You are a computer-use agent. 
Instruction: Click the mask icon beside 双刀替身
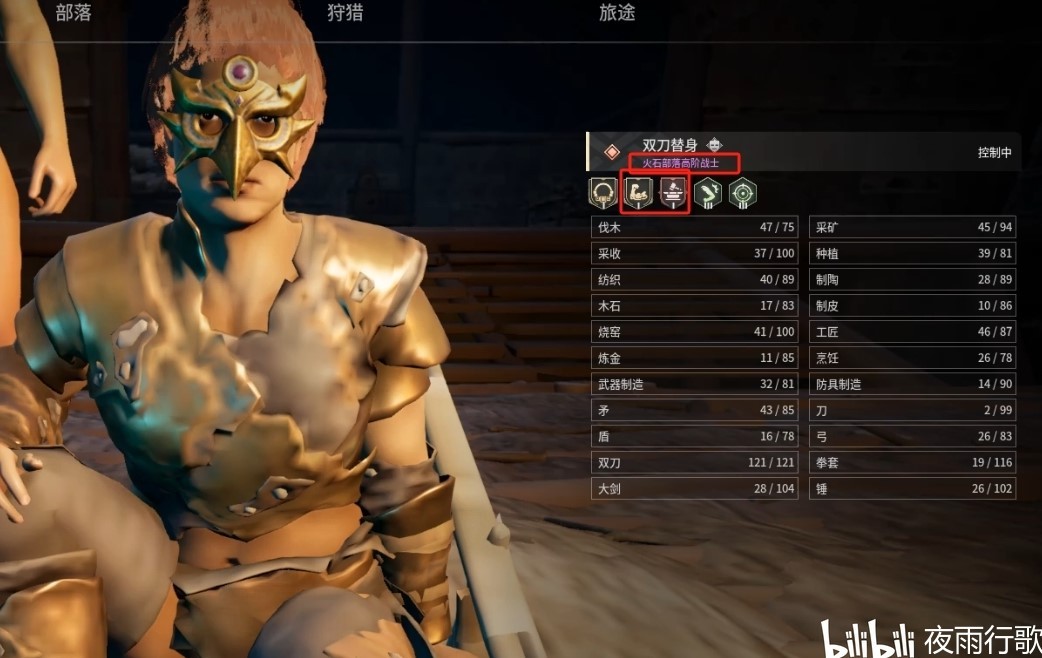[x=715, y=145]
